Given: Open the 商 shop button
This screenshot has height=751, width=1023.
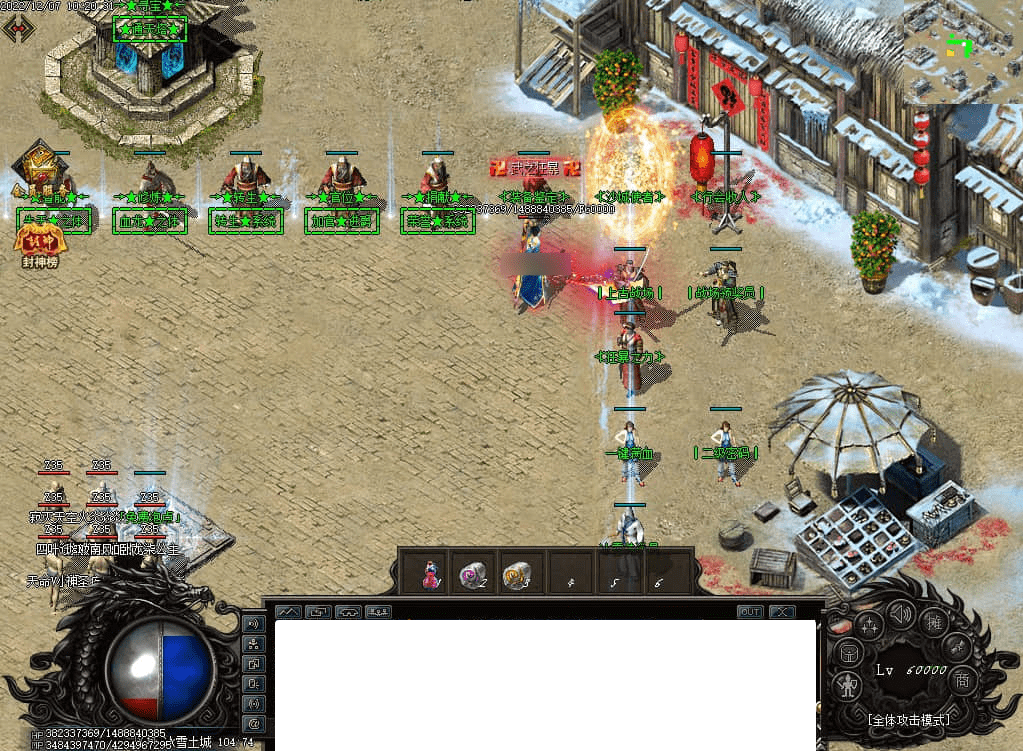Looking at the screenshot, I should pos(962,679).
